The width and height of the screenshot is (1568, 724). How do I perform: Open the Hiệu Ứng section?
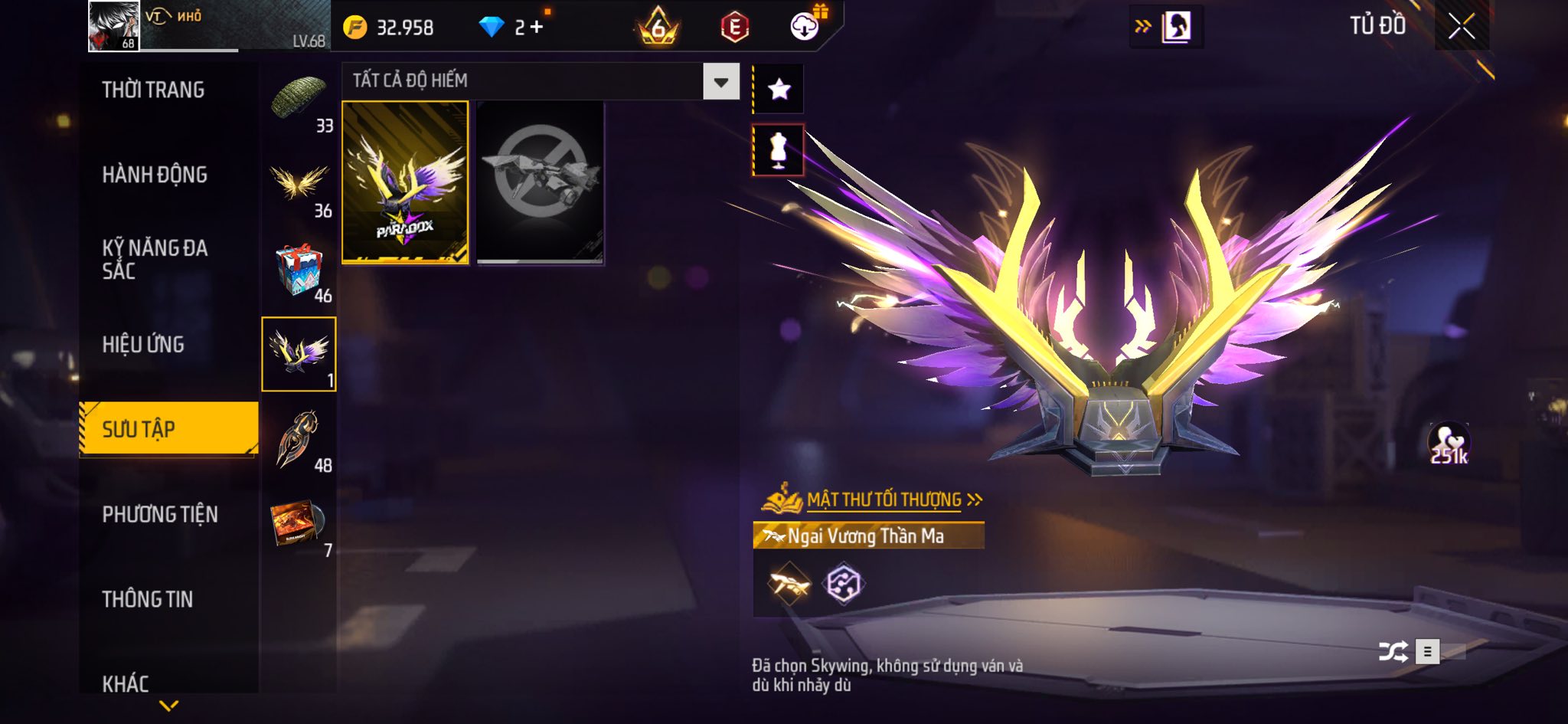pyautogui.click(x=143, y=345)
